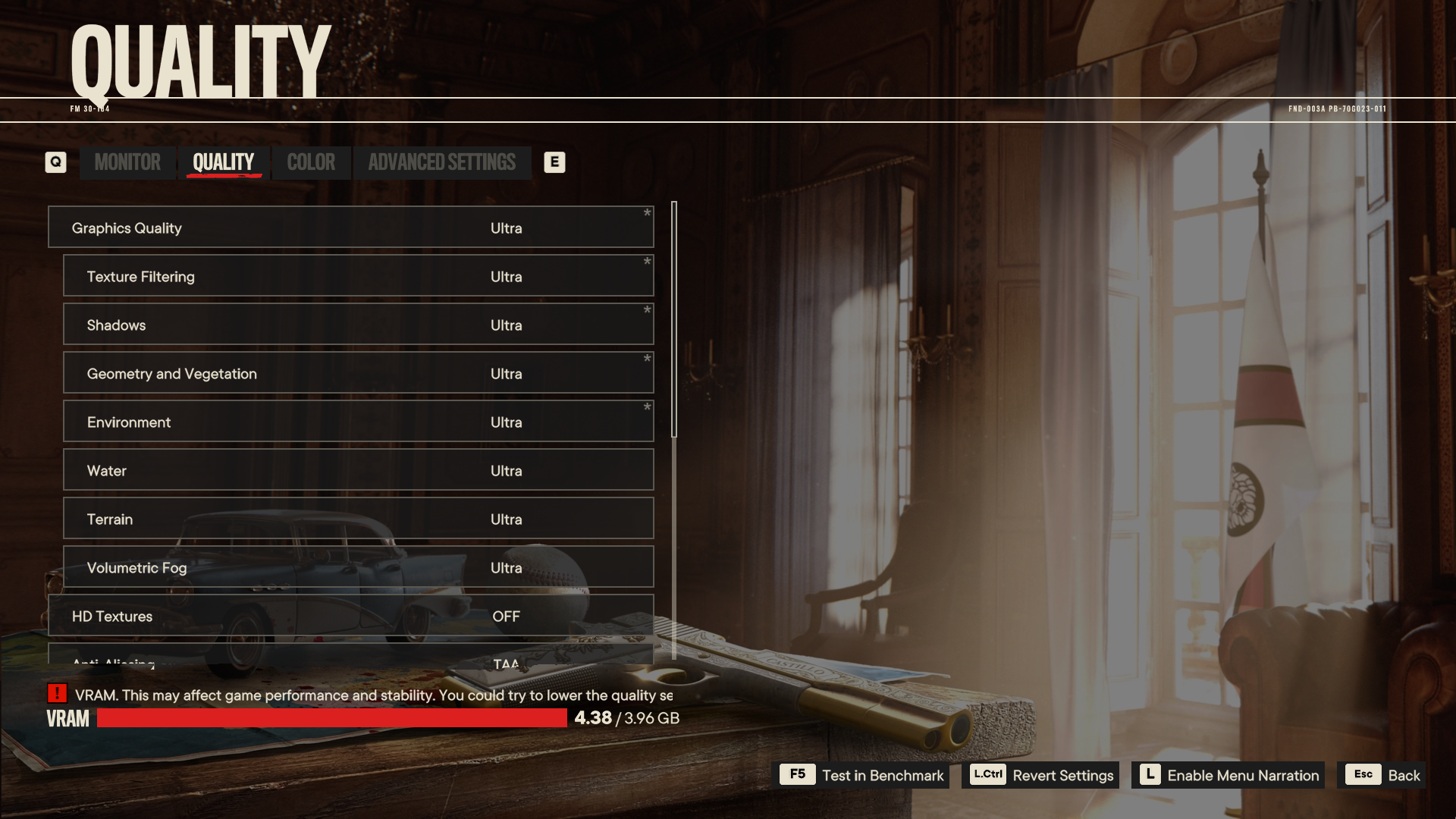Image resolution: width=1456 pixels, height=819 pixels.
Task: Go to the Advanced Settings tab
Action: pos(441,162)
